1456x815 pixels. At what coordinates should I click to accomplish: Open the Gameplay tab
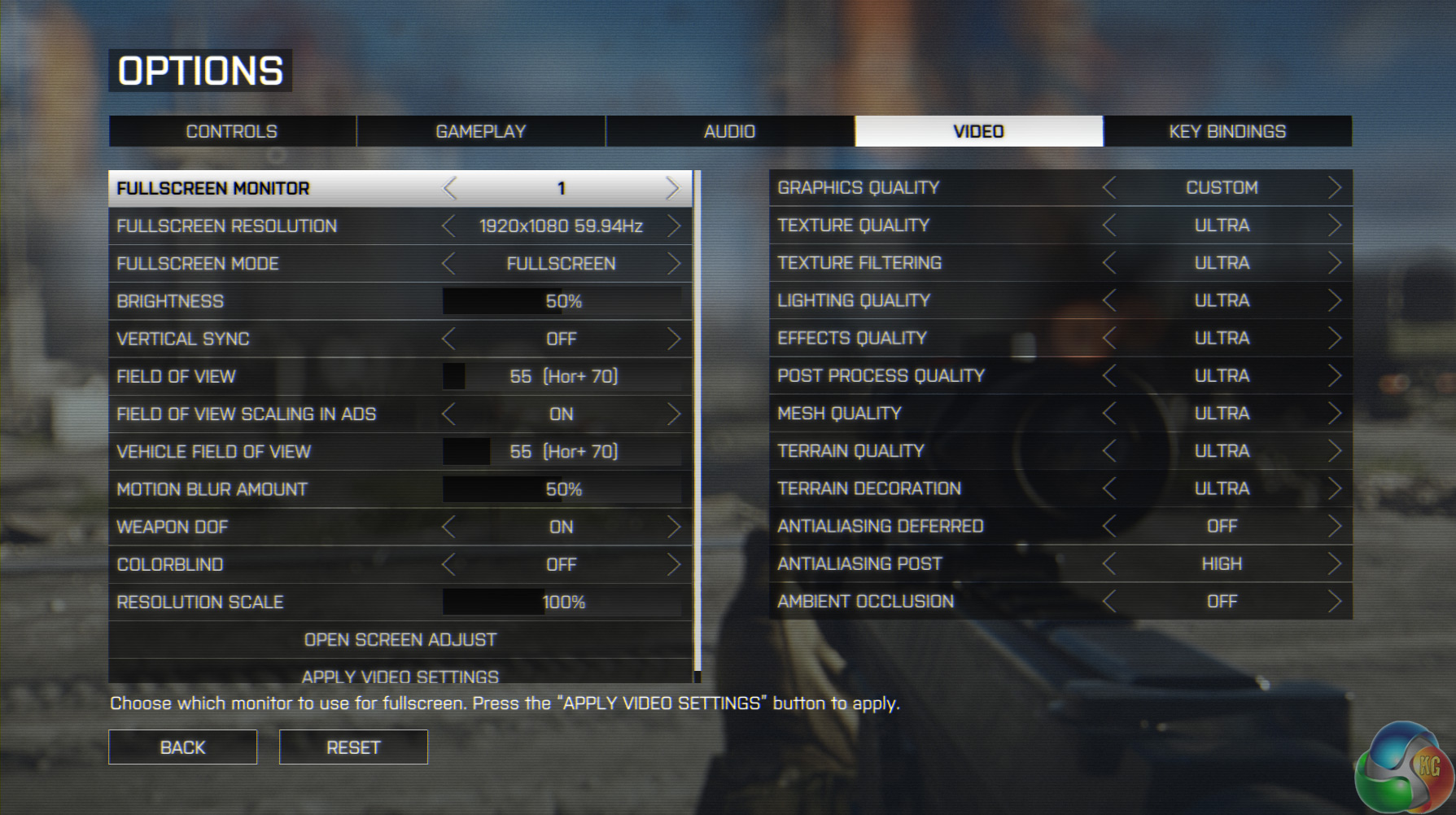point(481,131)
